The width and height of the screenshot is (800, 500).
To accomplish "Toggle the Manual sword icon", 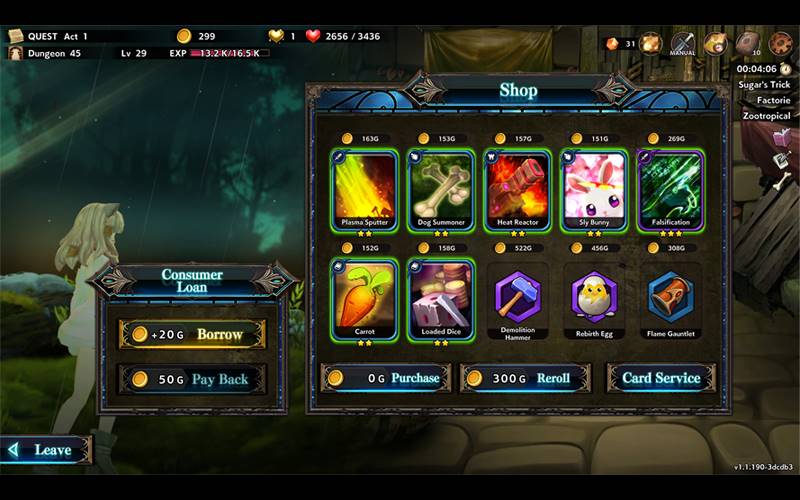I will tap(682, 44).
